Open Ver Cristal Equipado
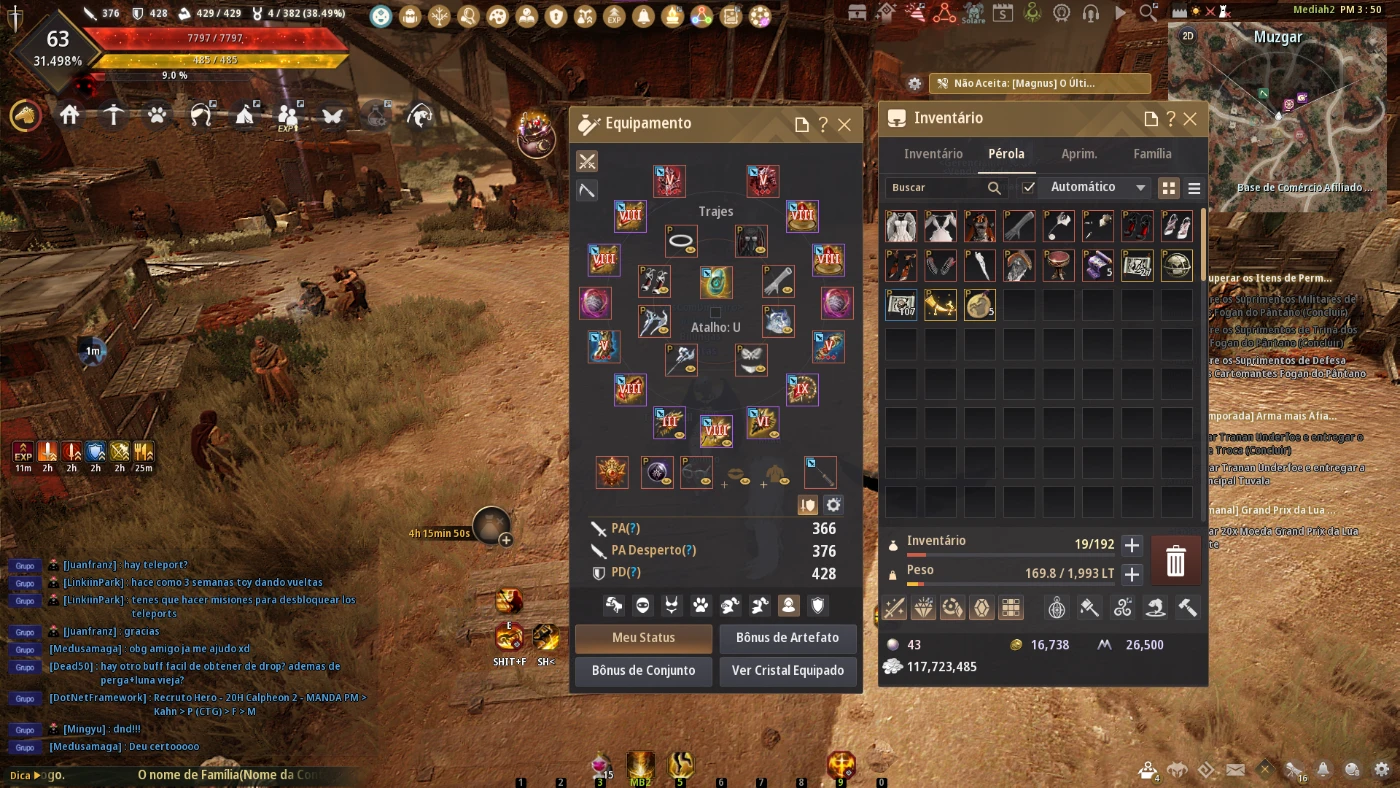 [787, 671]
